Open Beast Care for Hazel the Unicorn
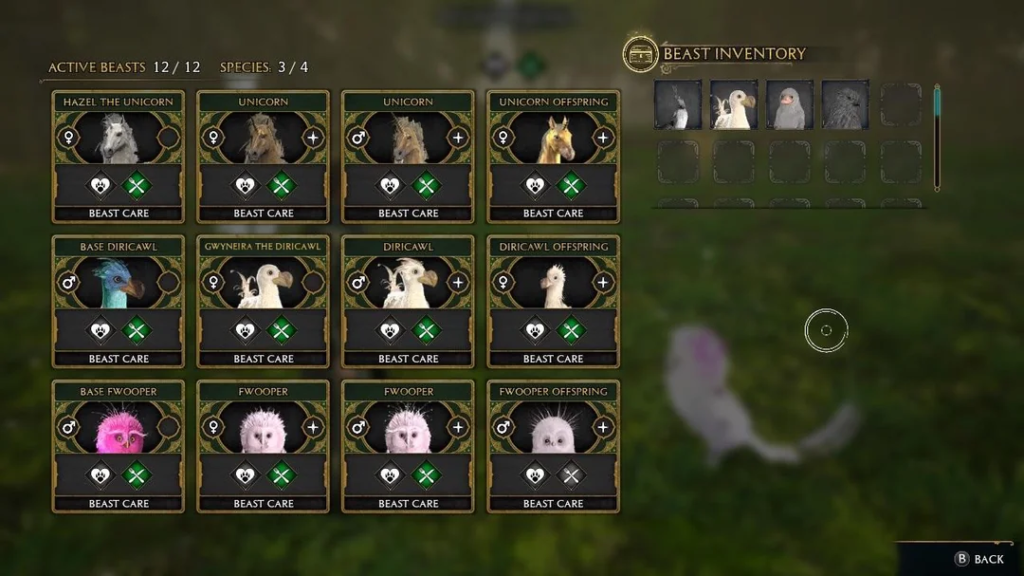 [x=118, y=213]
